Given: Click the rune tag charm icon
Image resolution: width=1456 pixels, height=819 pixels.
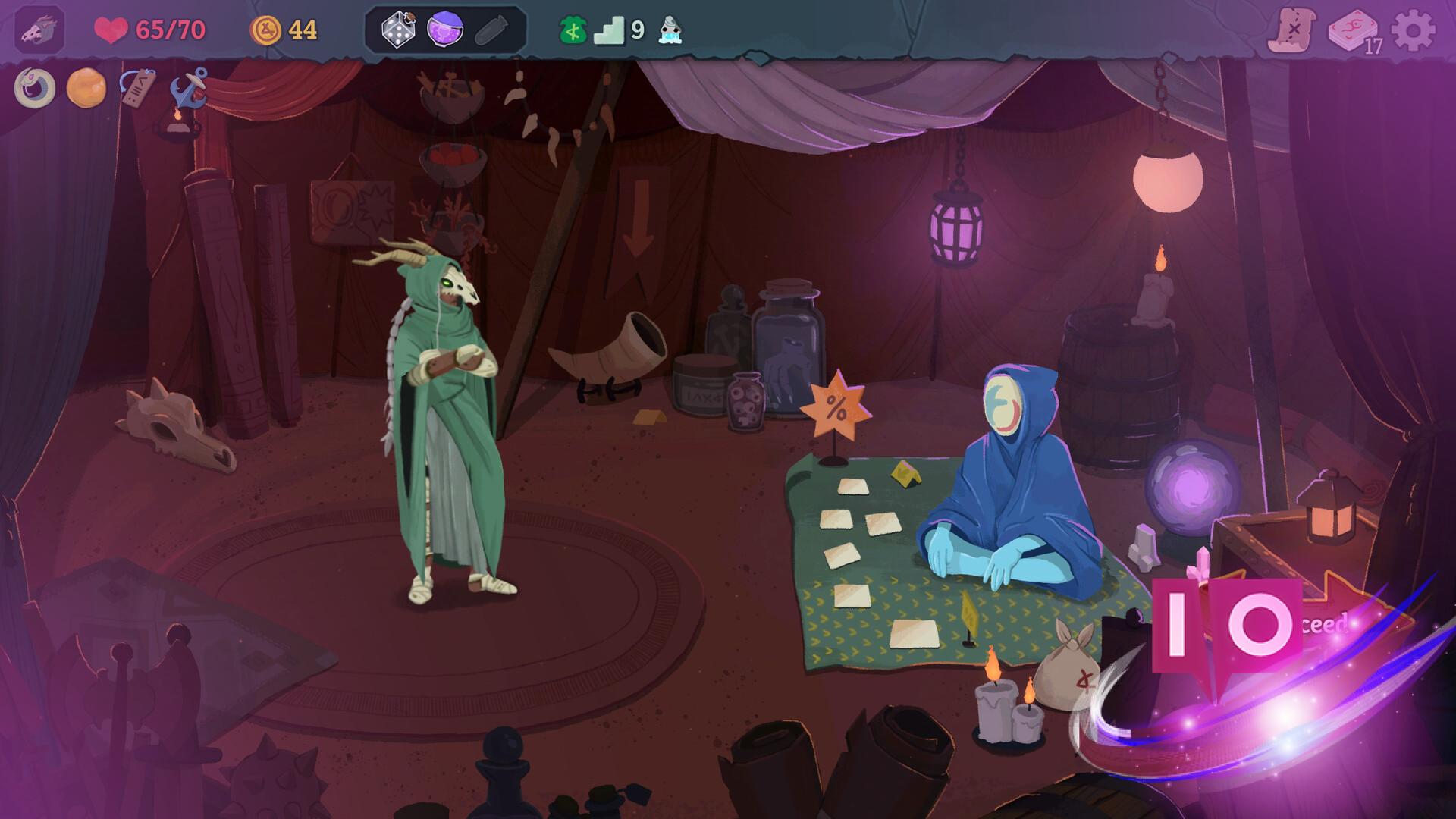Looking at the screenshot, I should 140,86.
